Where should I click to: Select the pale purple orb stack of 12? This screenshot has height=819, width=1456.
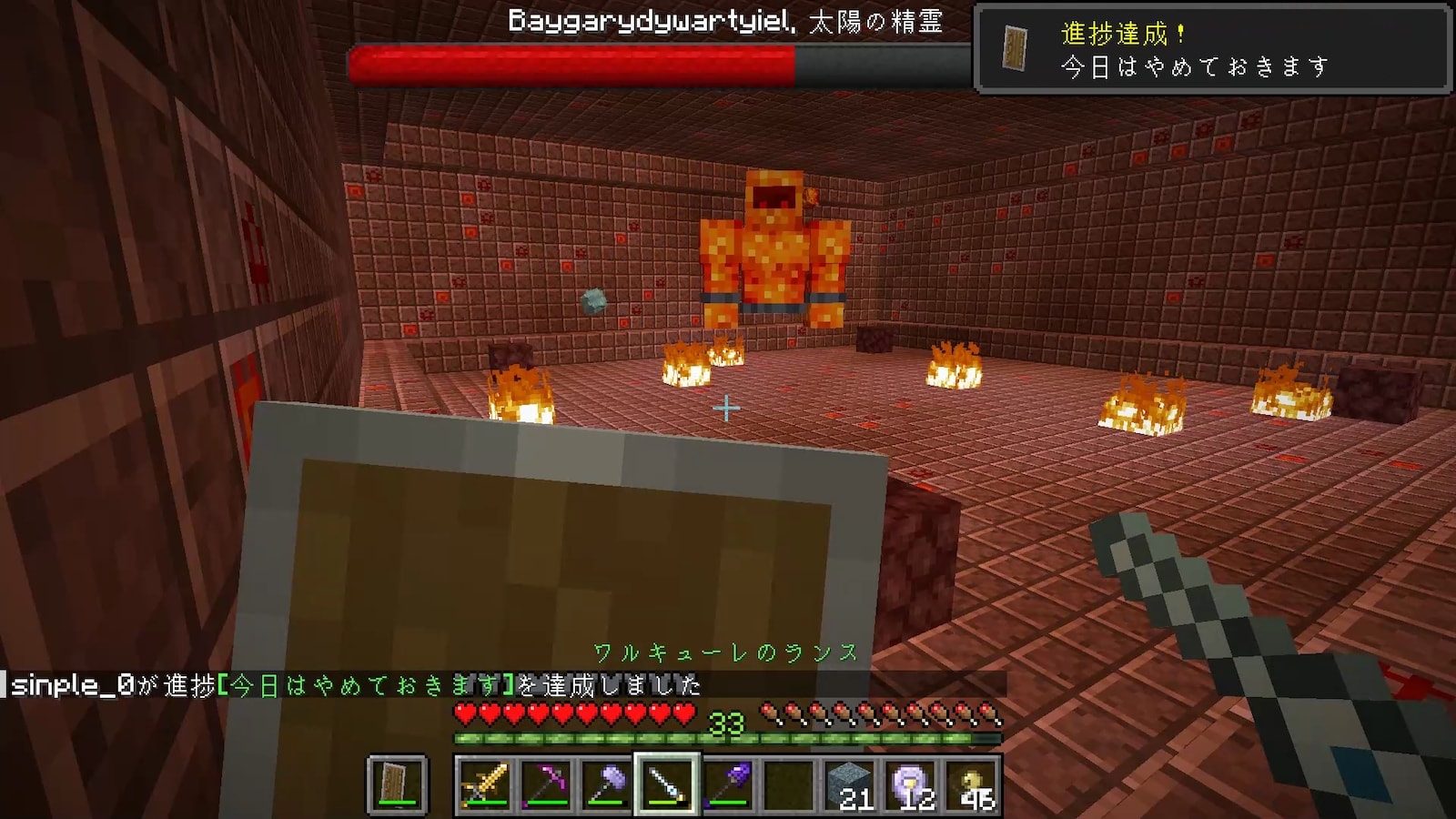click(912, 784)
